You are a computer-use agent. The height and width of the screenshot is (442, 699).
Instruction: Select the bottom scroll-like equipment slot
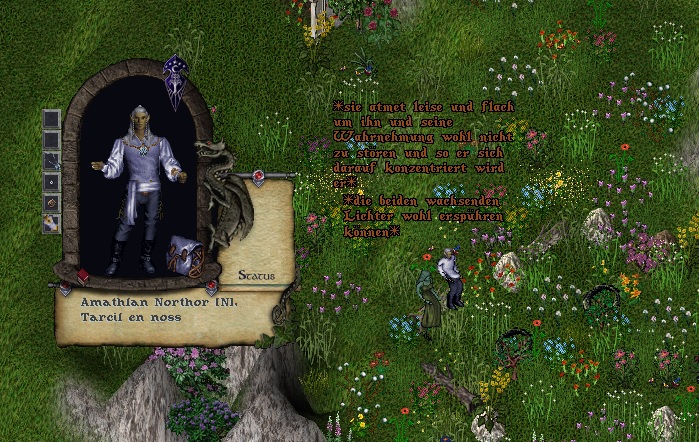click(51, 223)
